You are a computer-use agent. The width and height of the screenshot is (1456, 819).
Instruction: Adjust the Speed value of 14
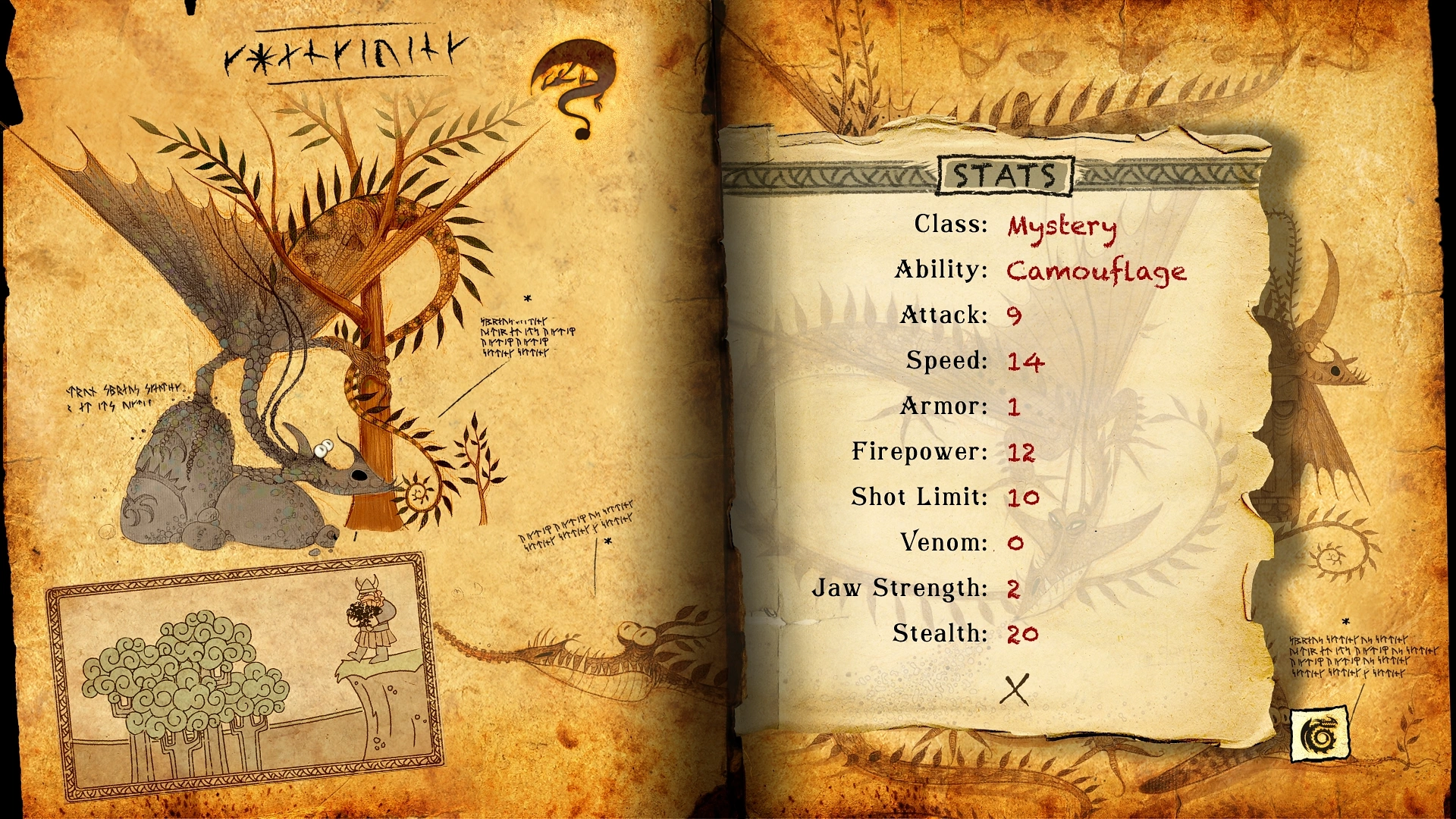(x=1027, y=362)
